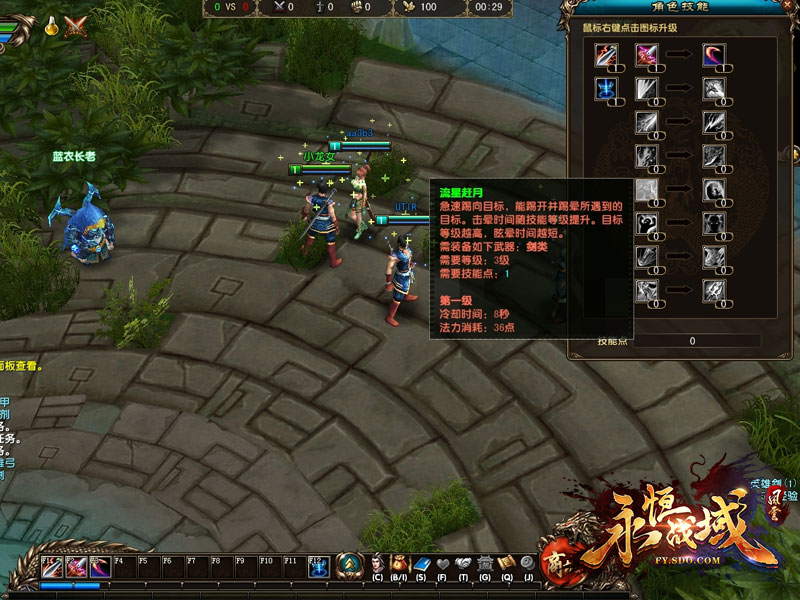Screen dimensions: 800x600
Task: Open the quest scroll (Q) icon
Action: click(507, 565)
